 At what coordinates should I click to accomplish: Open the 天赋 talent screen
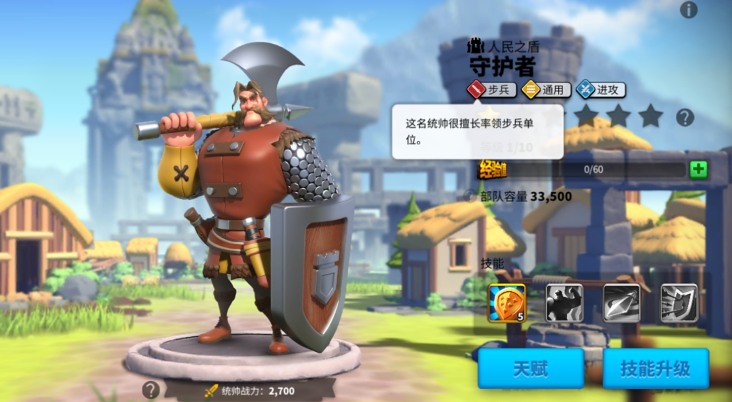(530, 368)
